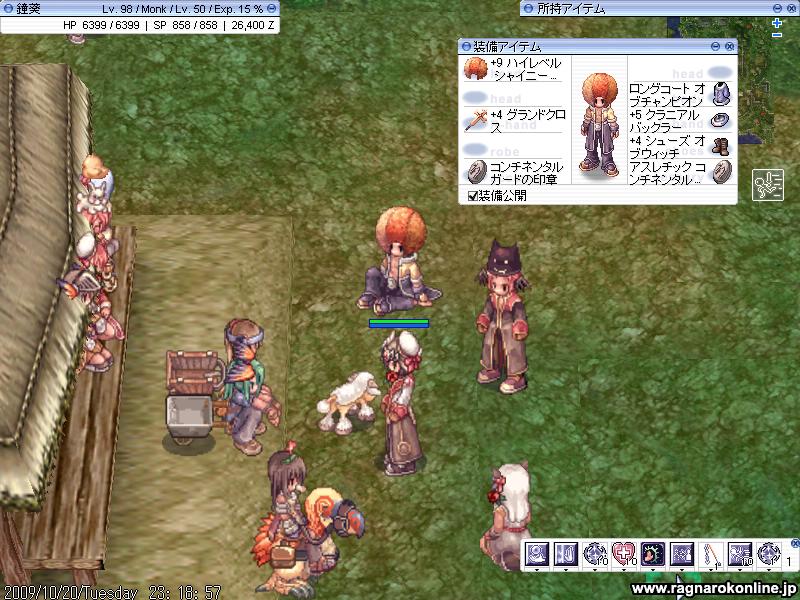Close the 所持アイテム inventory window
800x600 pixels.
793,8
